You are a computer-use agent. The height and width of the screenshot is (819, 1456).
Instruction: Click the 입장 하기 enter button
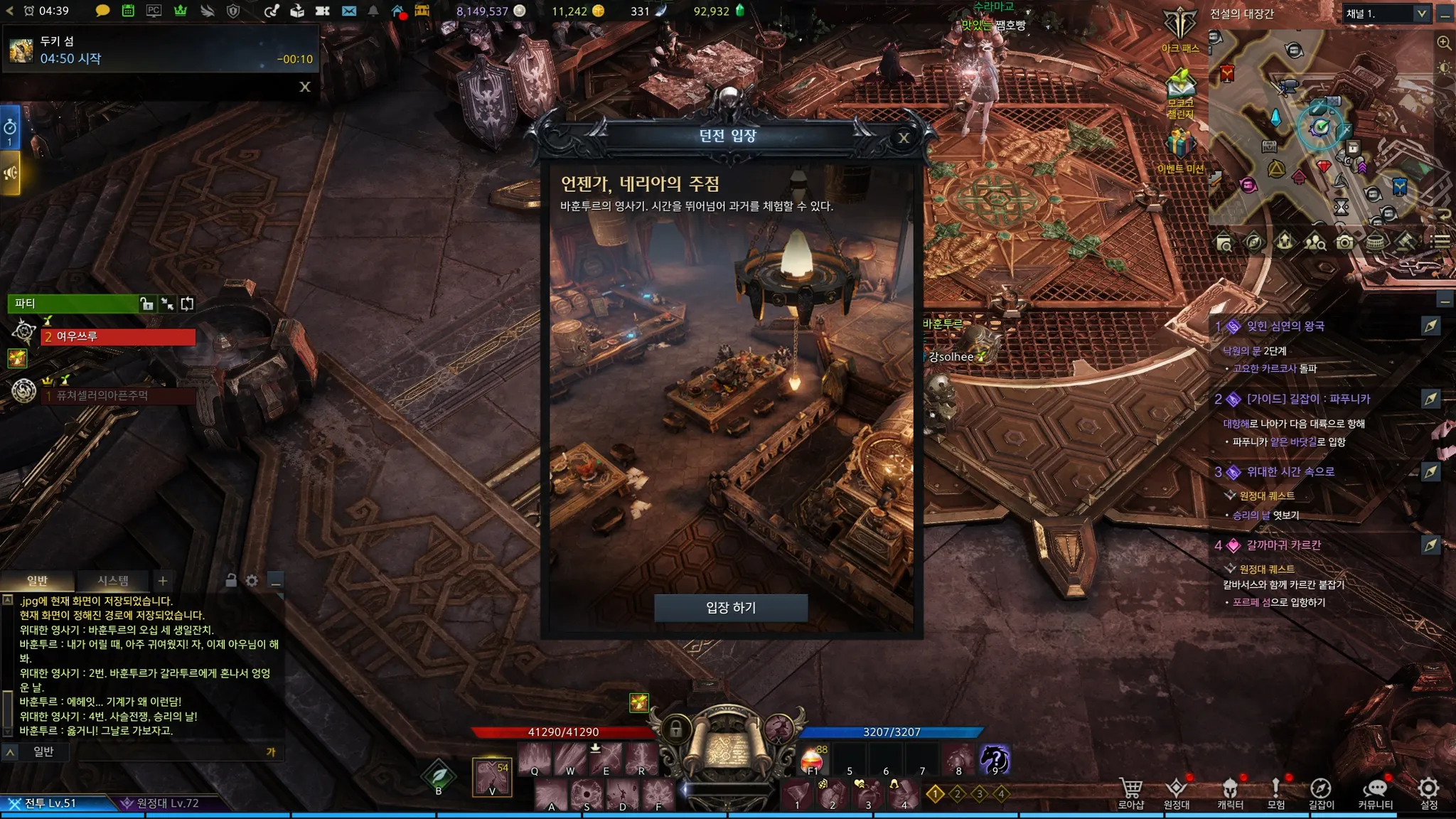click(730, 608)
